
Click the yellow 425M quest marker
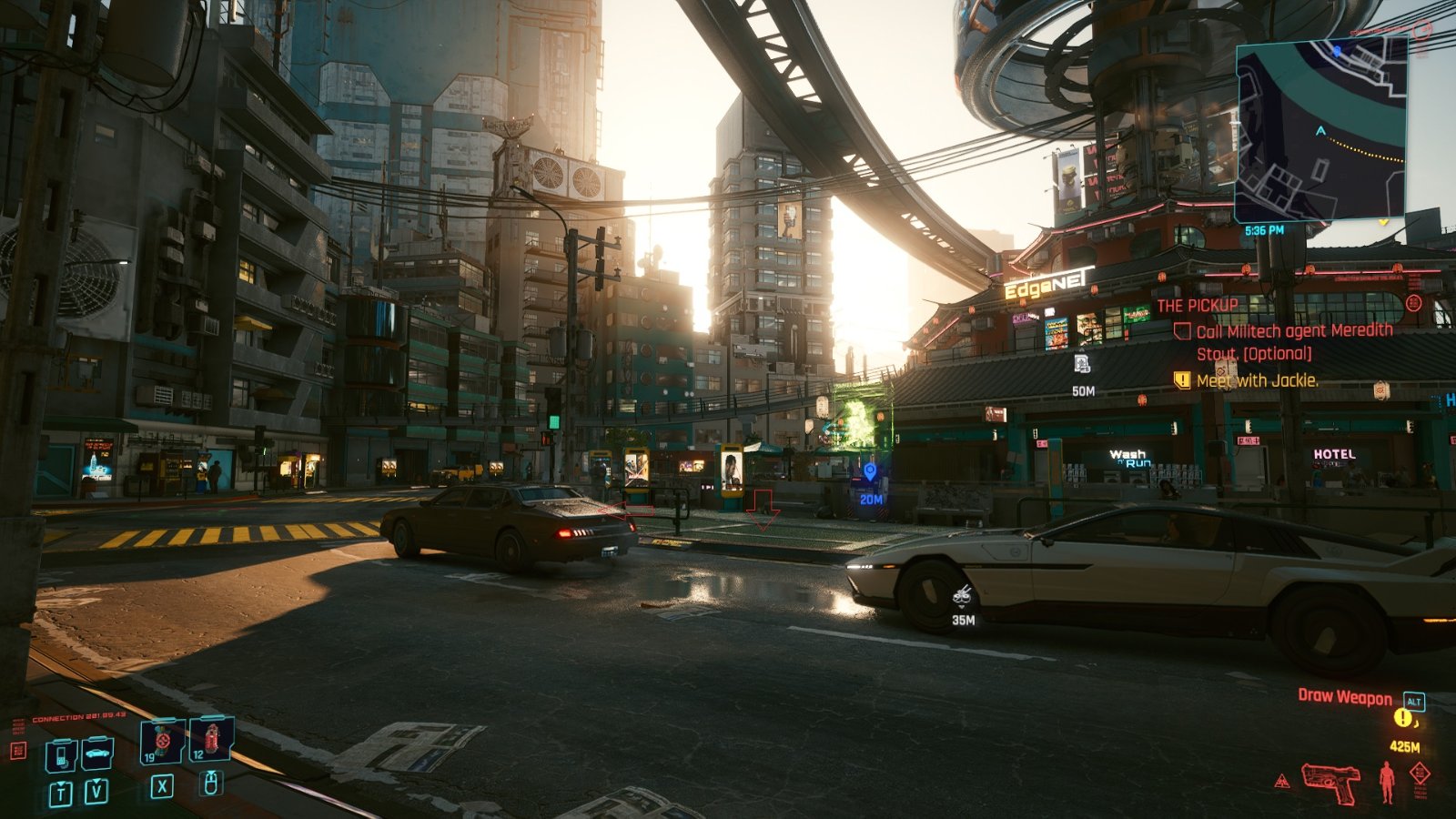(x=1403, y=720)
